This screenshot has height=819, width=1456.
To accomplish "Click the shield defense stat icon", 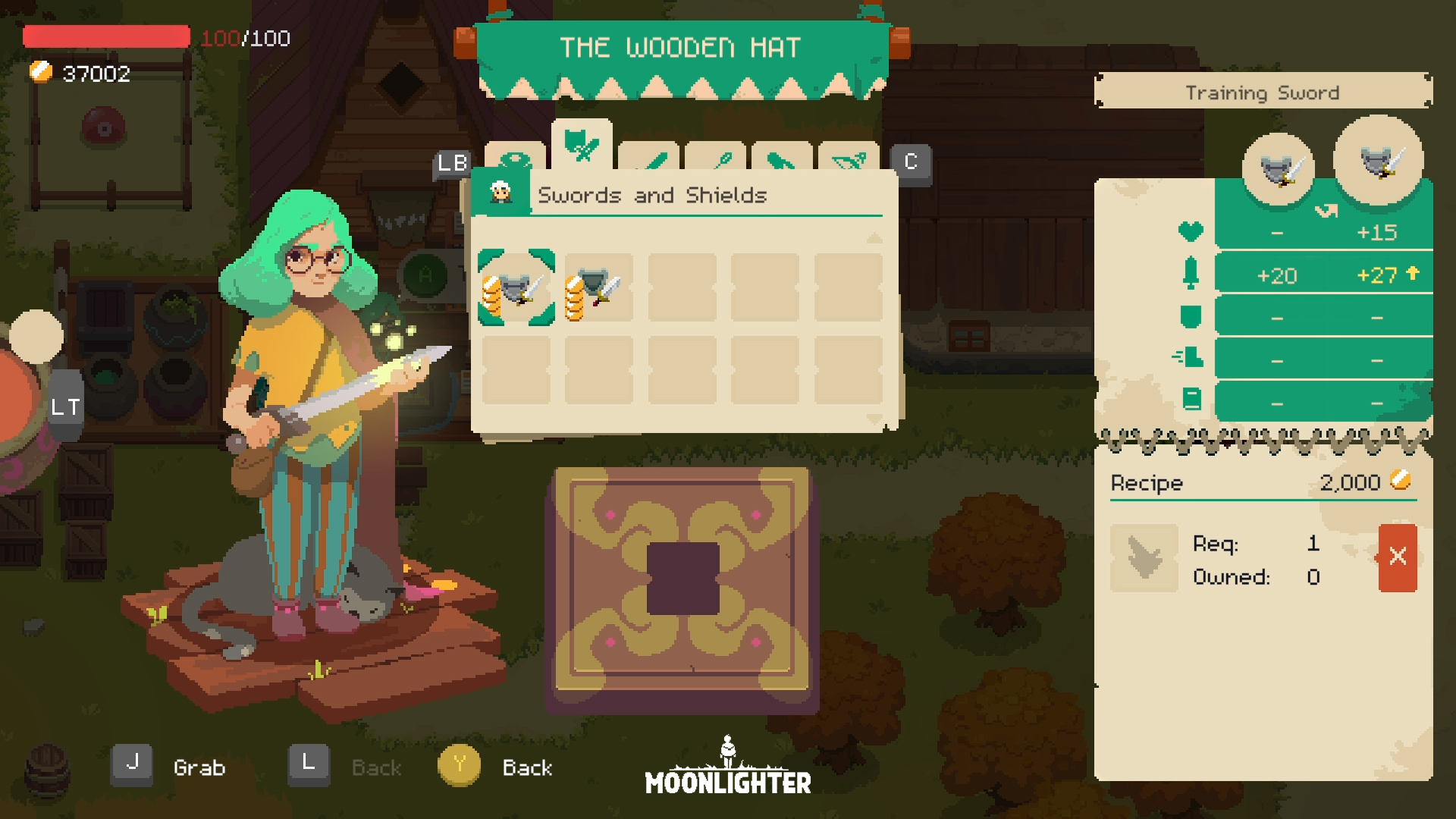I will pyautogui.click(x=1192, y=315).
